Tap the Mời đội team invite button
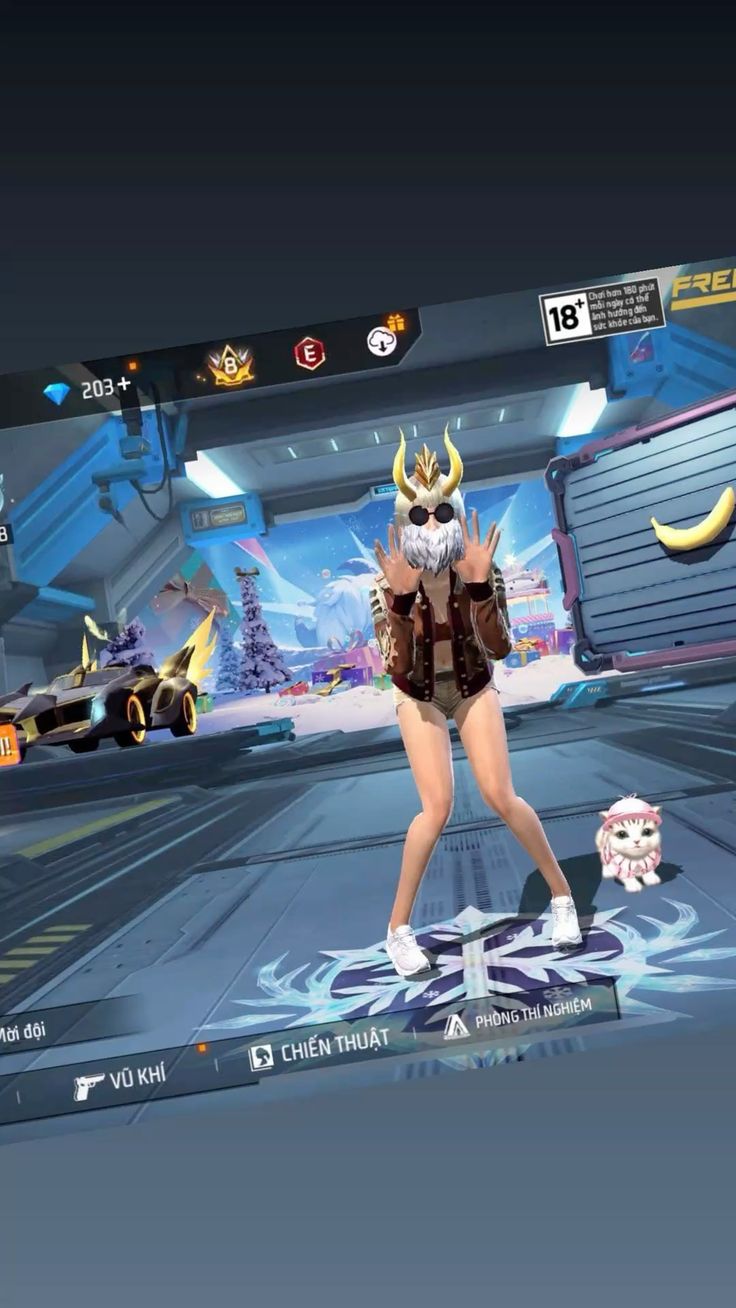The image size is (736, 1308). [24, 1031]
